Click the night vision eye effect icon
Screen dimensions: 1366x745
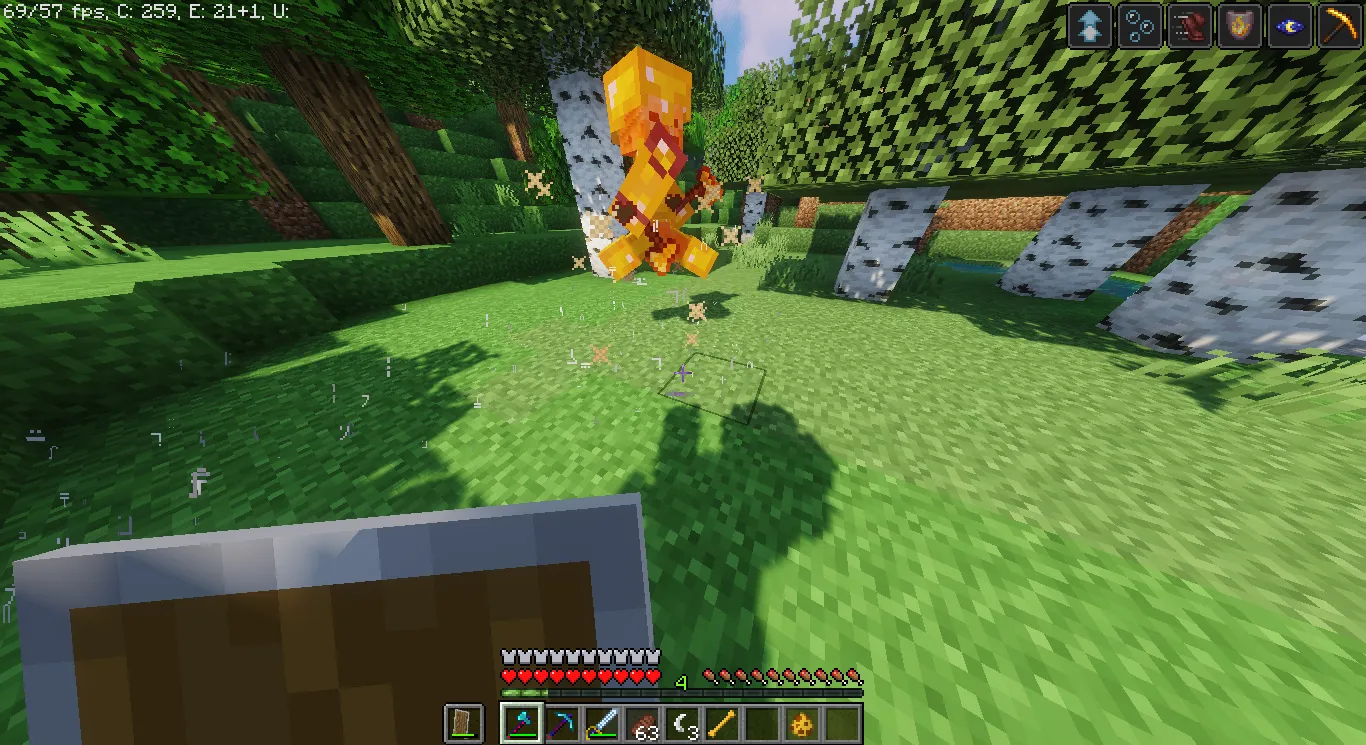1290,26
